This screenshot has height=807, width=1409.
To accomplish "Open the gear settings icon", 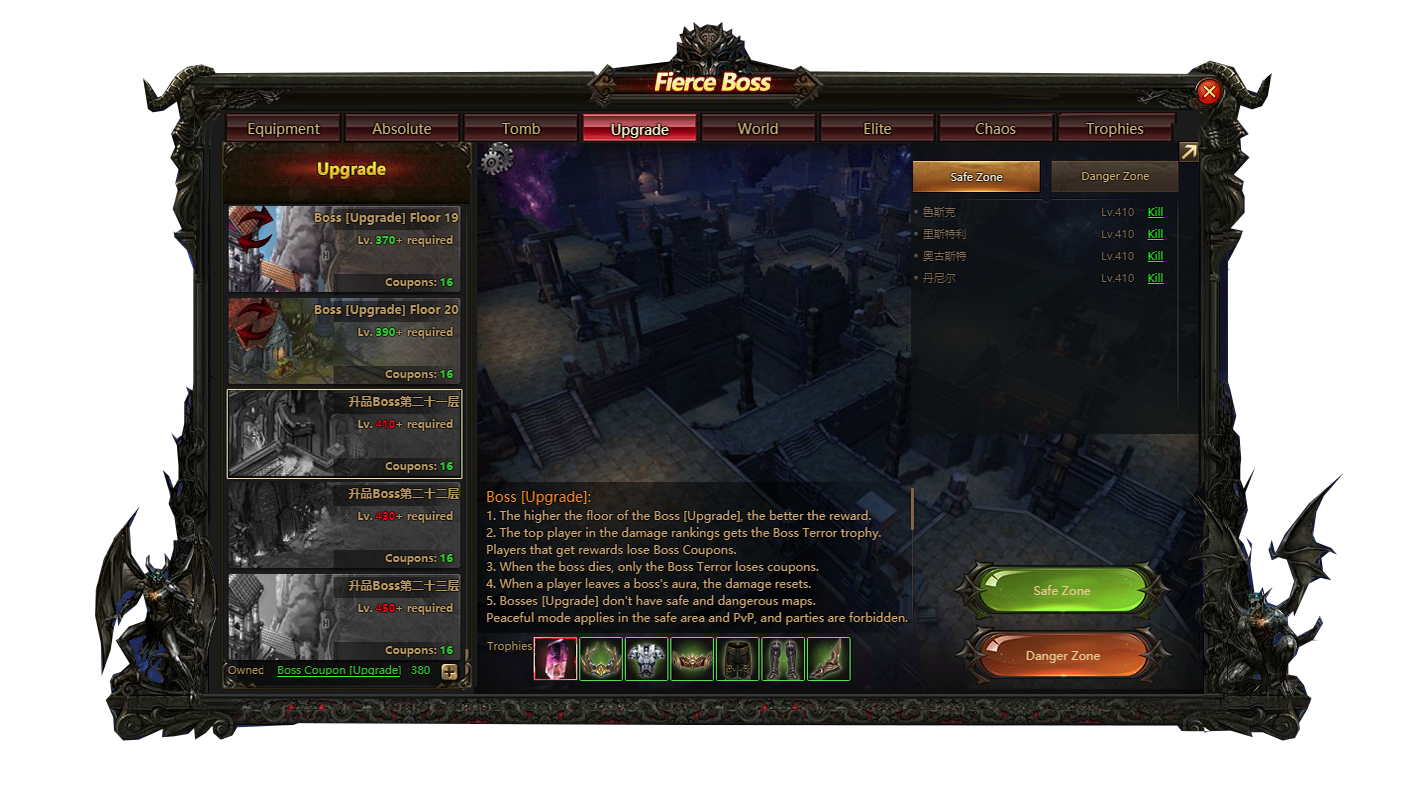I will pyautogui.click(x=497, y=158).
